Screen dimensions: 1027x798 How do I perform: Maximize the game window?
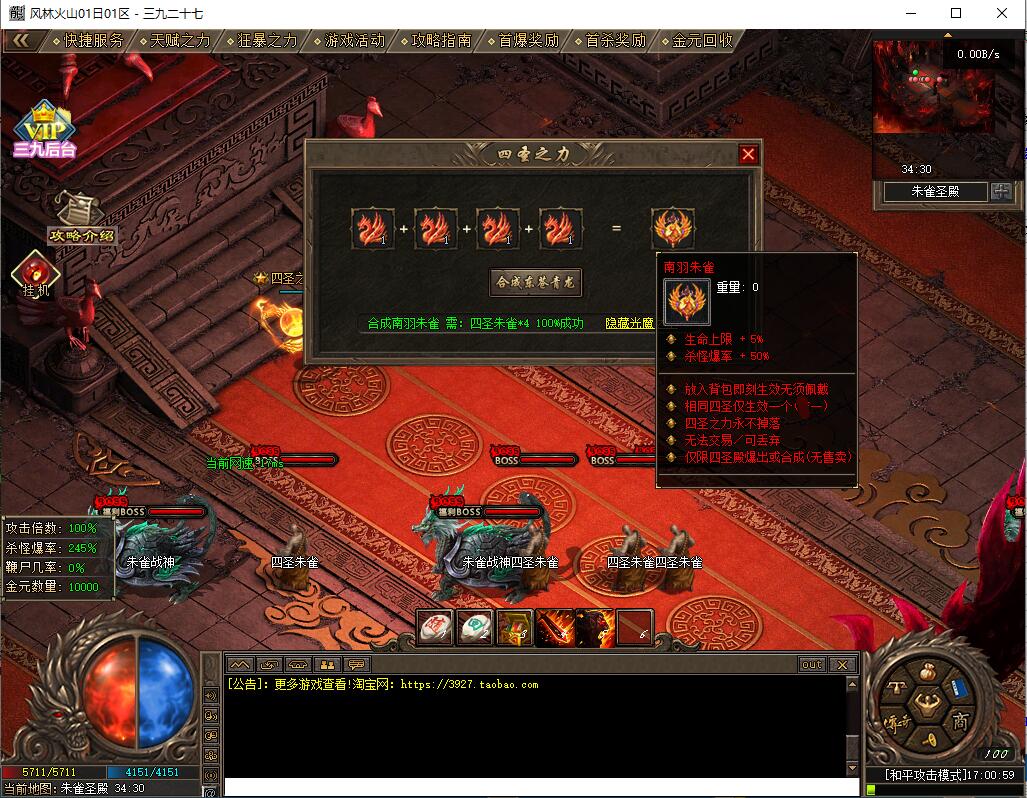(x=956, y=13)
